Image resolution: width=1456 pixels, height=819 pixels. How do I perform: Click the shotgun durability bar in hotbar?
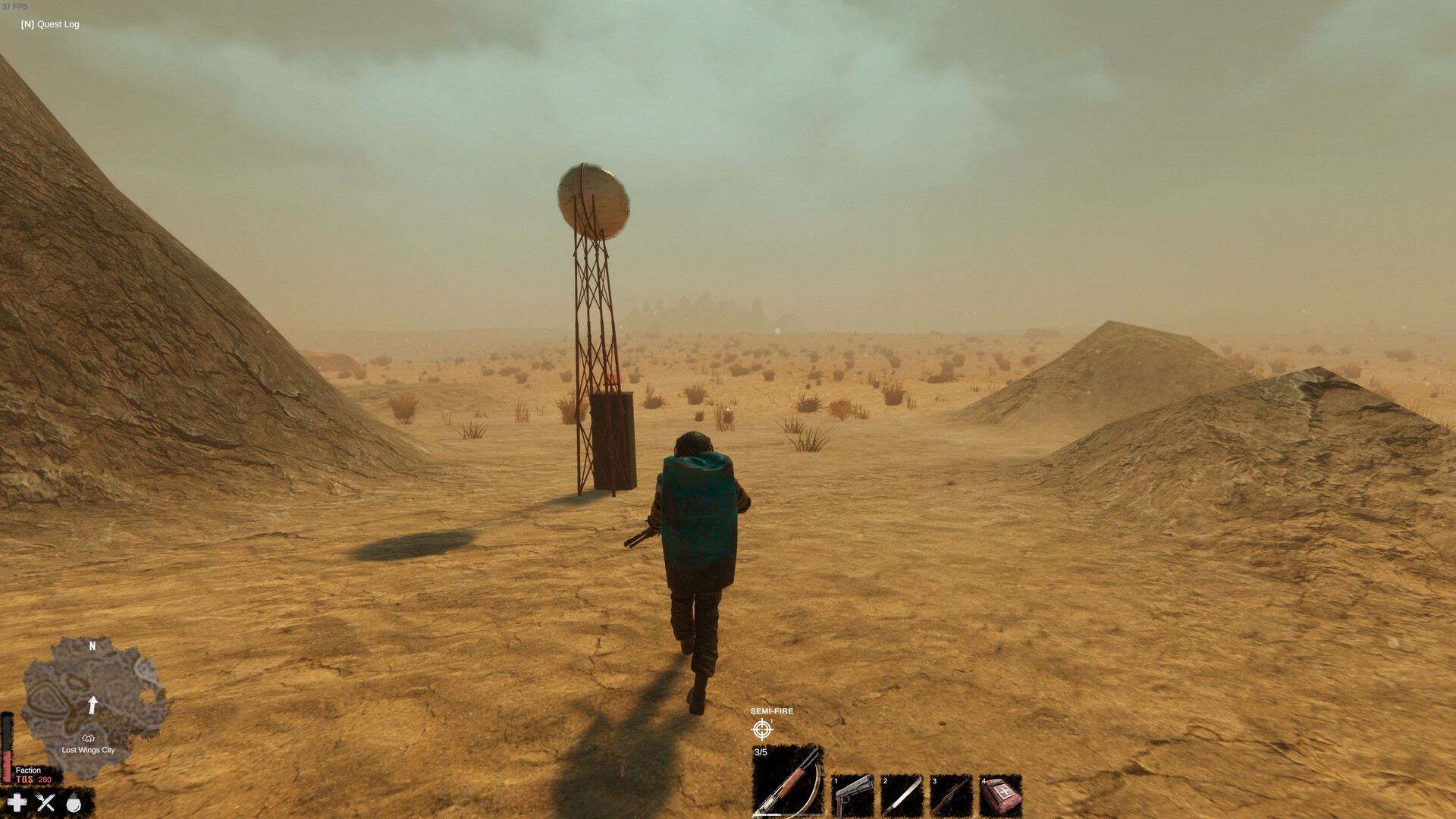(786, 814)
